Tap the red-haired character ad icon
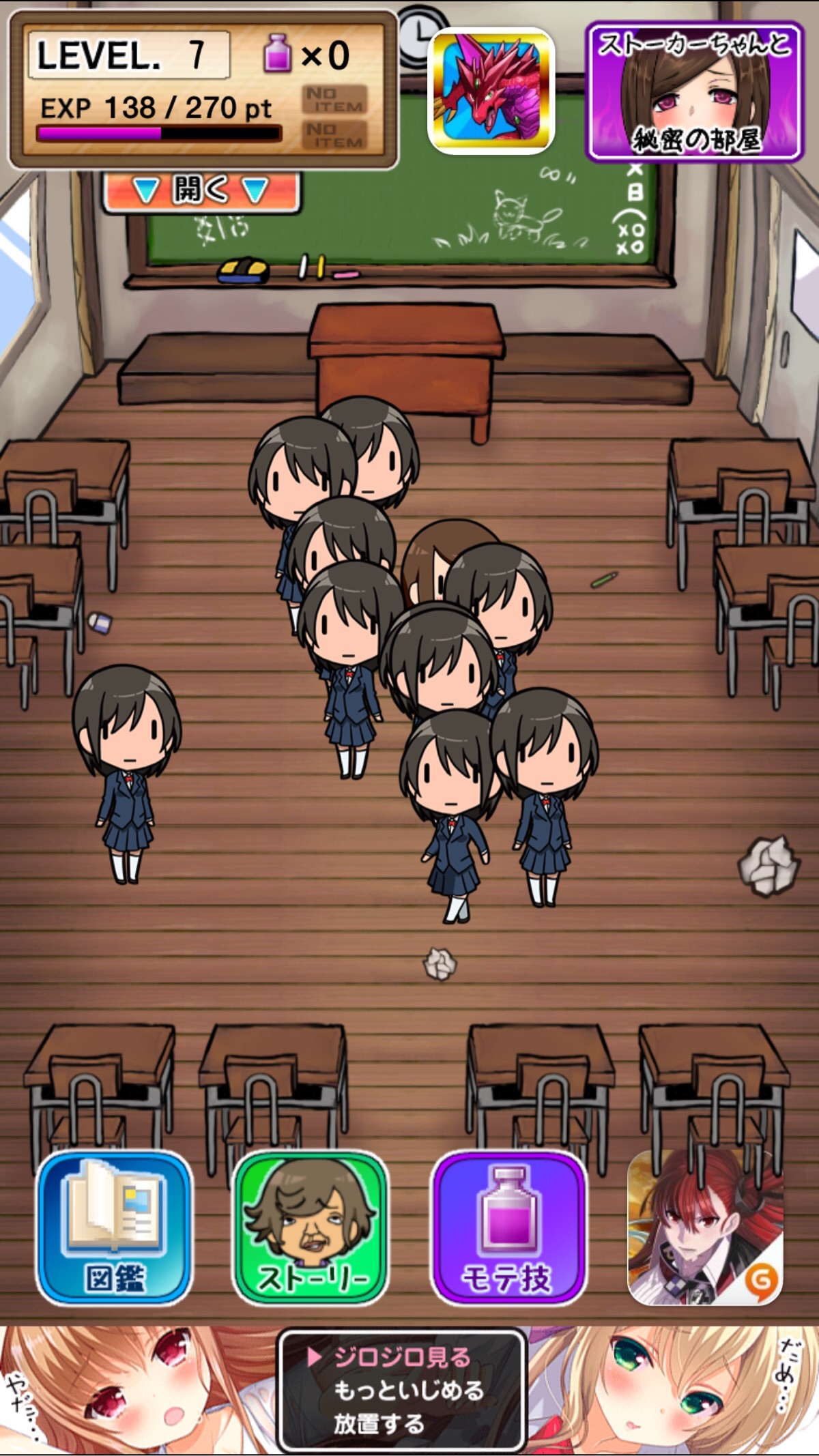The width and height of the screenshot is (819, 1456). point(705,1228)
